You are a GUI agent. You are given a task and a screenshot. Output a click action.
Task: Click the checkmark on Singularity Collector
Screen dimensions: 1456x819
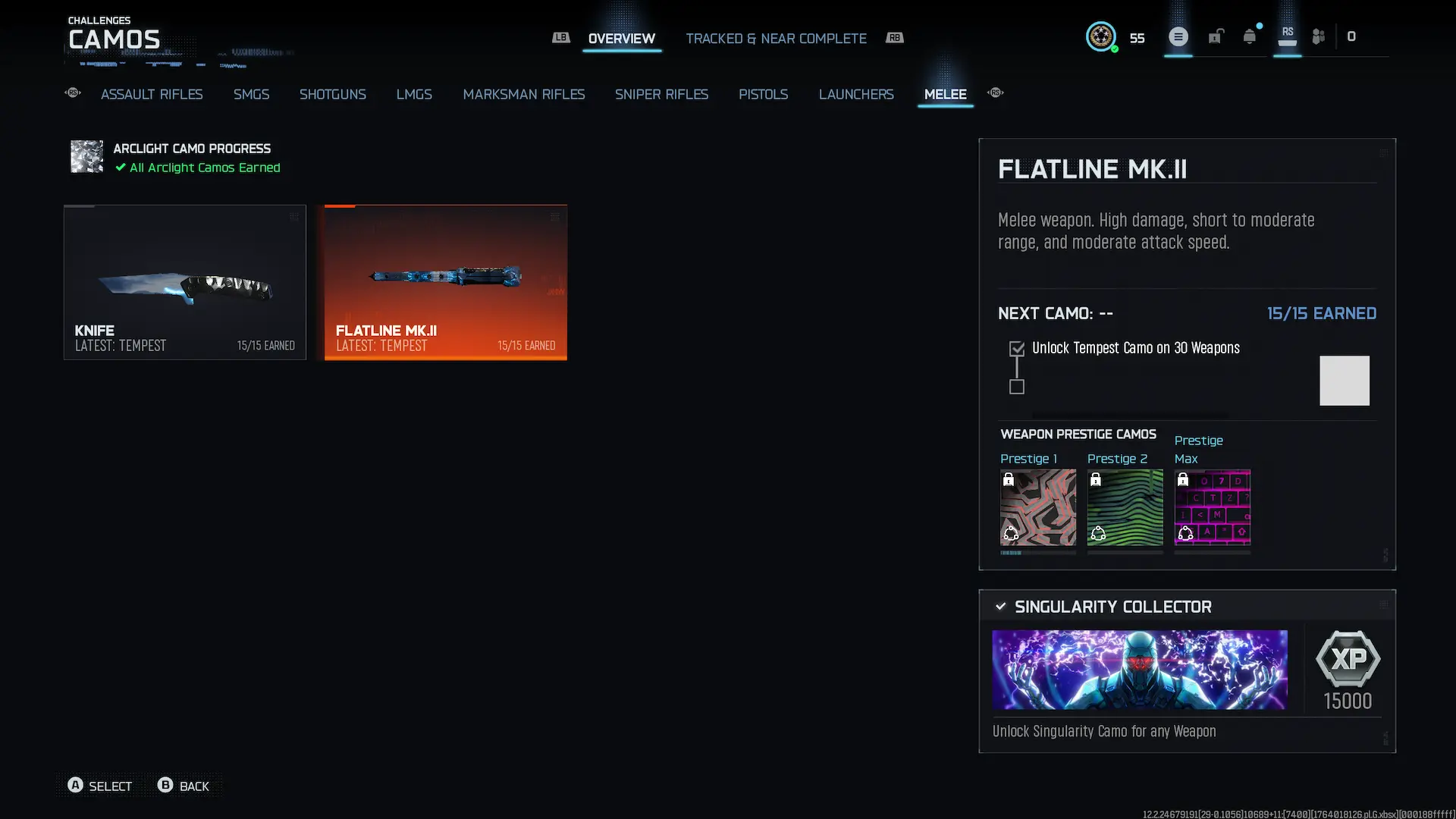(x=1000, y=606)
